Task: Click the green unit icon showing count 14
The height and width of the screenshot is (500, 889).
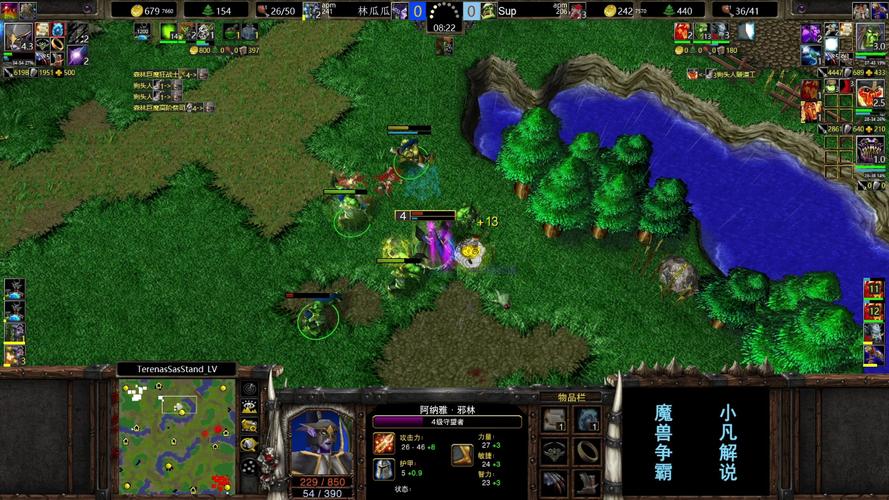Action: [x=170, y=33]
